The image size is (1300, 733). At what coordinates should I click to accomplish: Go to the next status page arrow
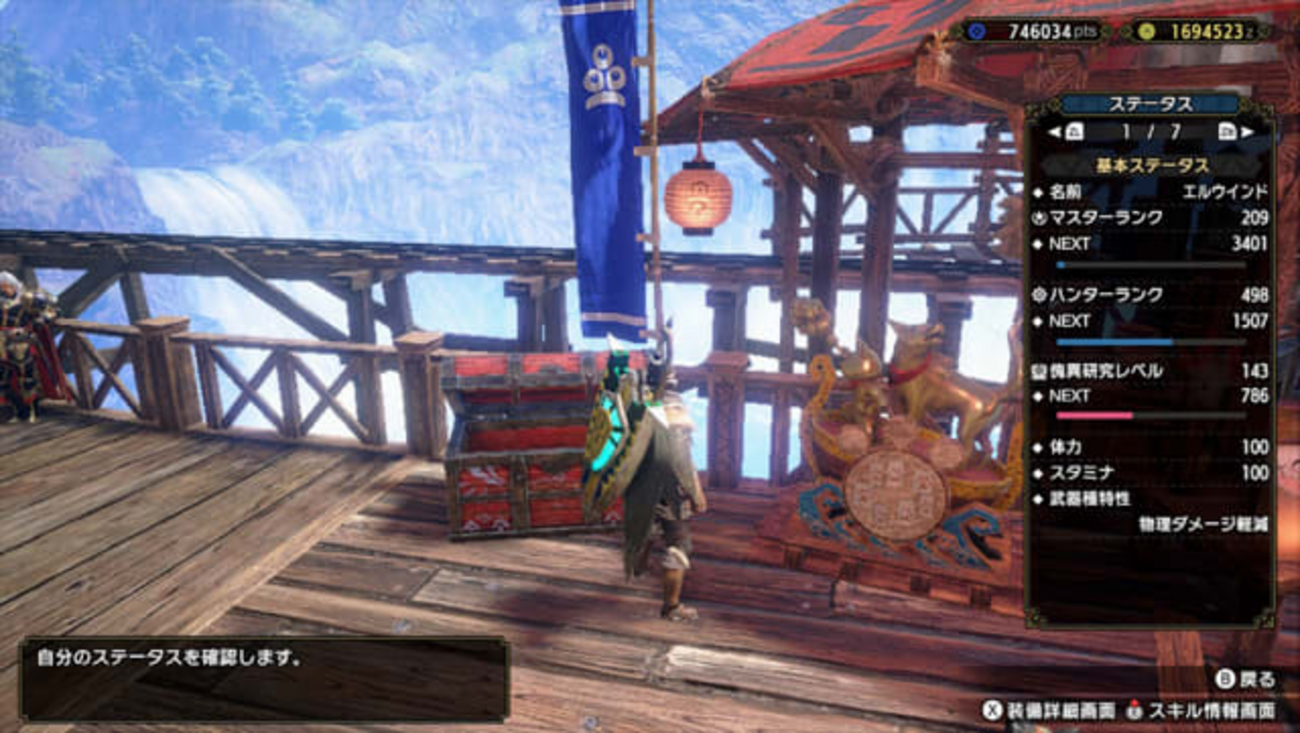coord(1246,132)
